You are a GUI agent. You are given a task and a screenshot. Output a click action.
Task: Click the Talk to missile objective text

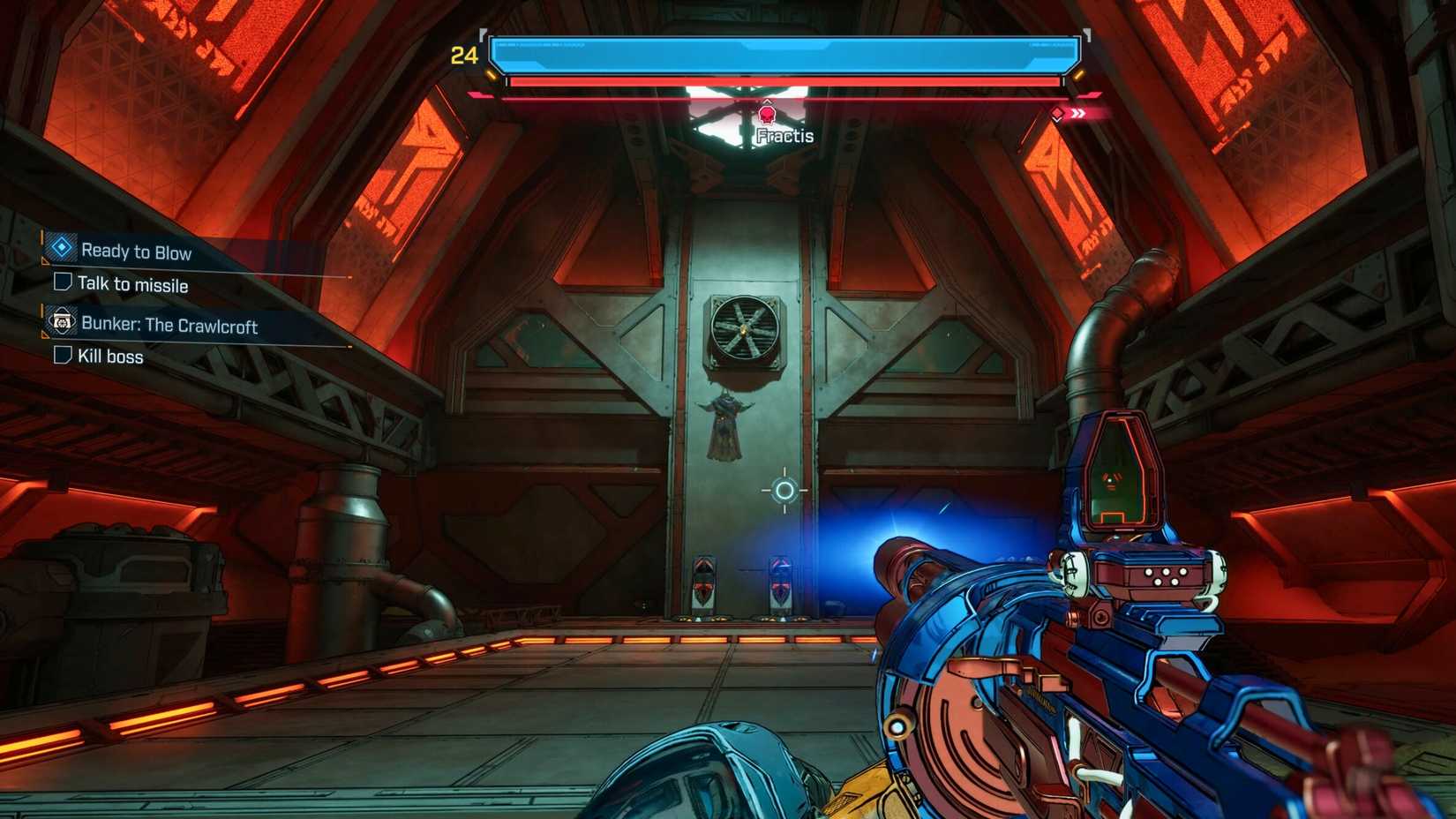tap(134, 284)
